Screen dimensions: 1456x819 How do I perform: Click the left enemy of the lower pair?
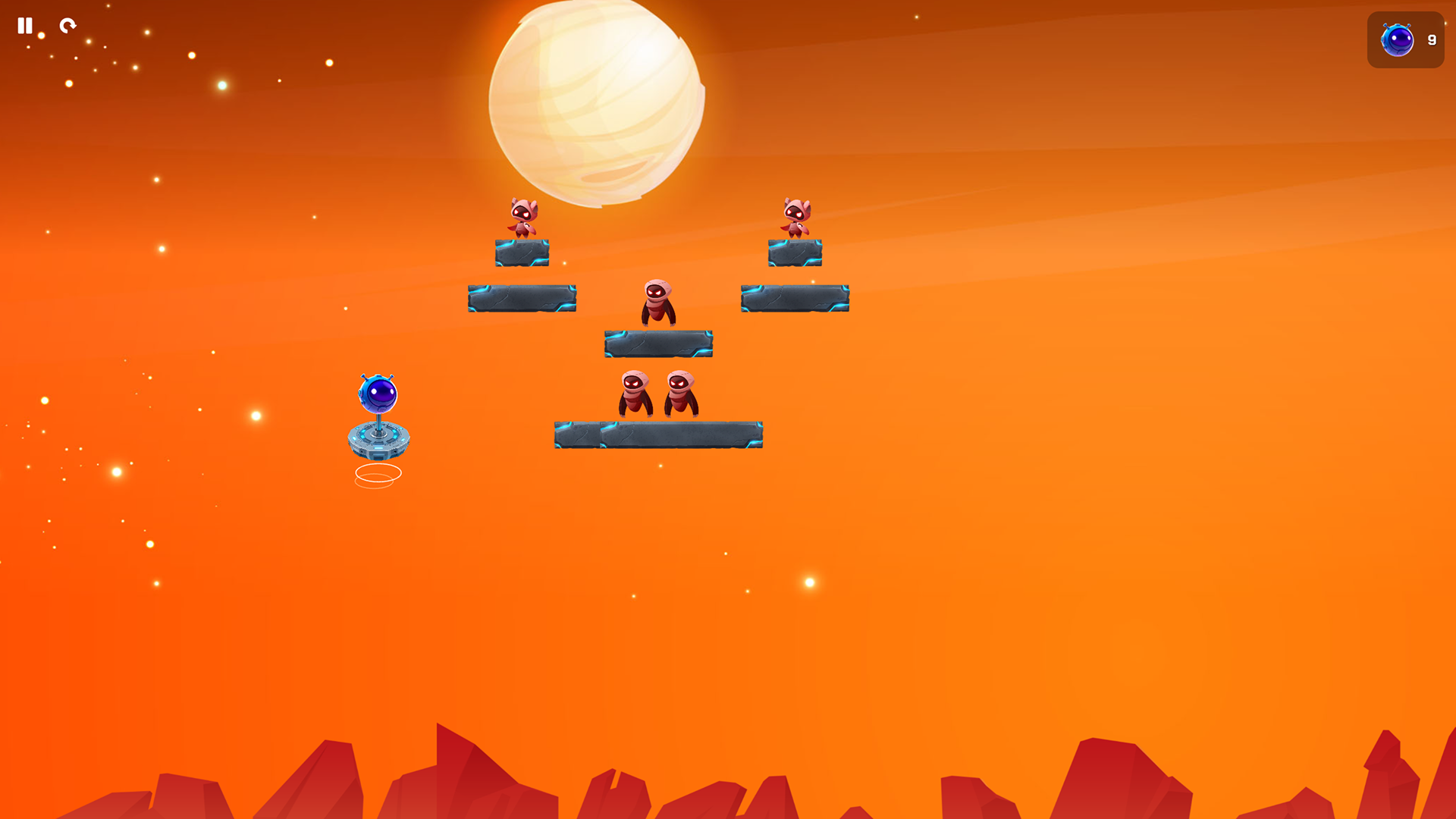click(x=637, y=394)
